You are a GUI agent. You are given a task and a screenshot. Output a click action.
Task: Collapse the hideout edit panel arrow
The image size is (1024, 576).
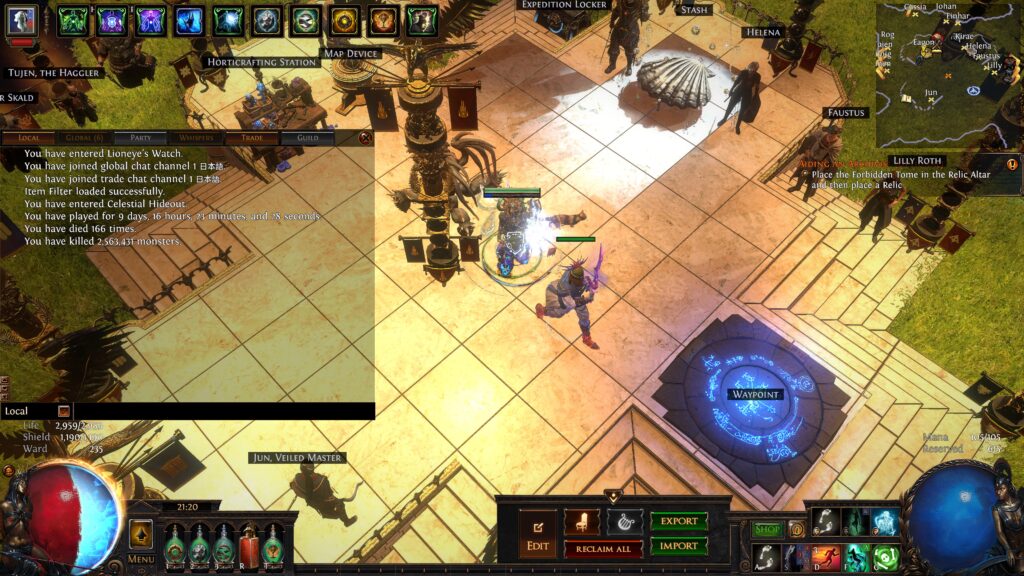[612, 495]
